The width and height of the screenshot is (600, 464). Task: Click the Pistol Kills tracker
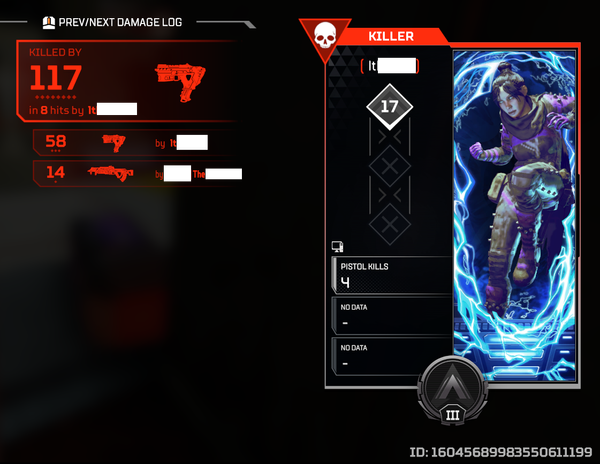pyautogui.click(x=390, y=275)
